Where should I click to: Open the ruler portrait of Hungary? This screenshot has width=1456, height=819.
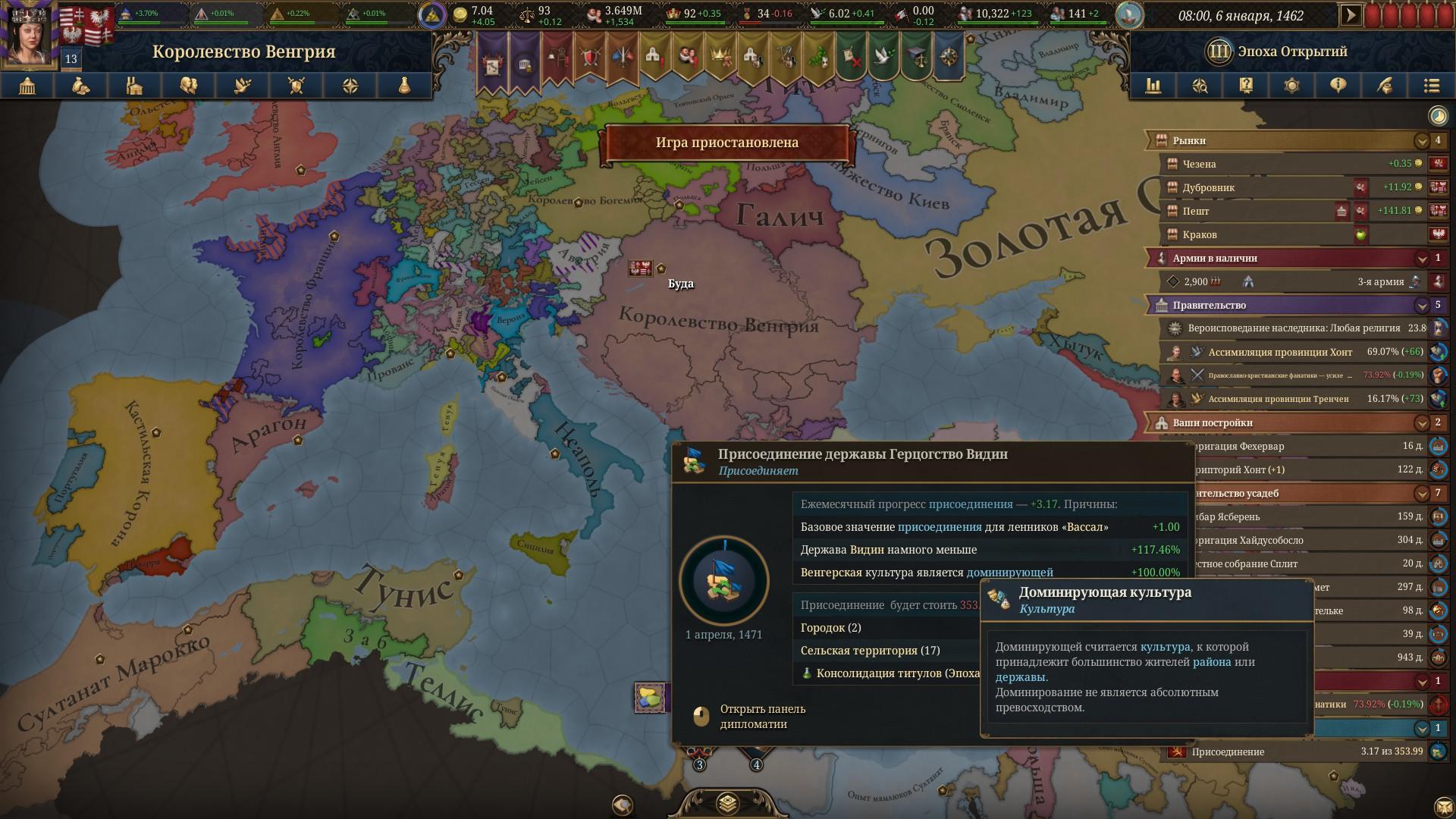pyautogui.click(x=30, y=36)
